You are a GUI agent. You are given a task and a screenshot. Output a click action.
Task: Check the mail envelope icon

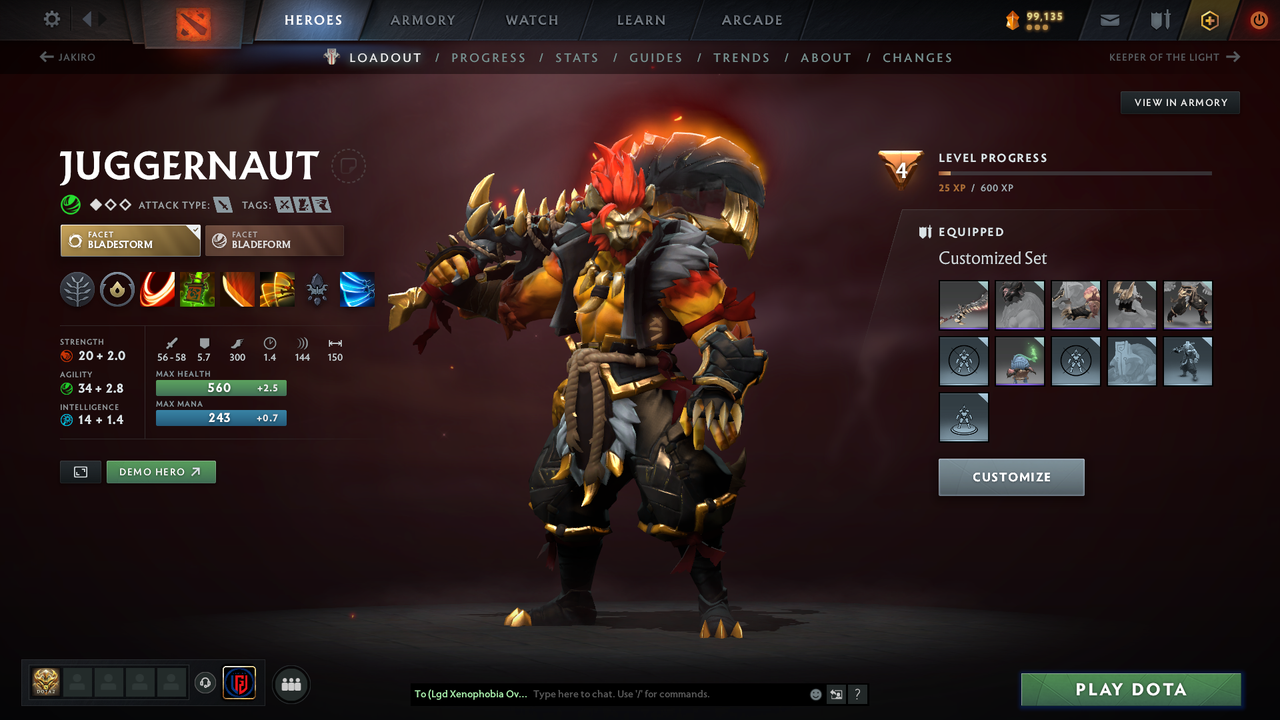(x=1110, y=19)
